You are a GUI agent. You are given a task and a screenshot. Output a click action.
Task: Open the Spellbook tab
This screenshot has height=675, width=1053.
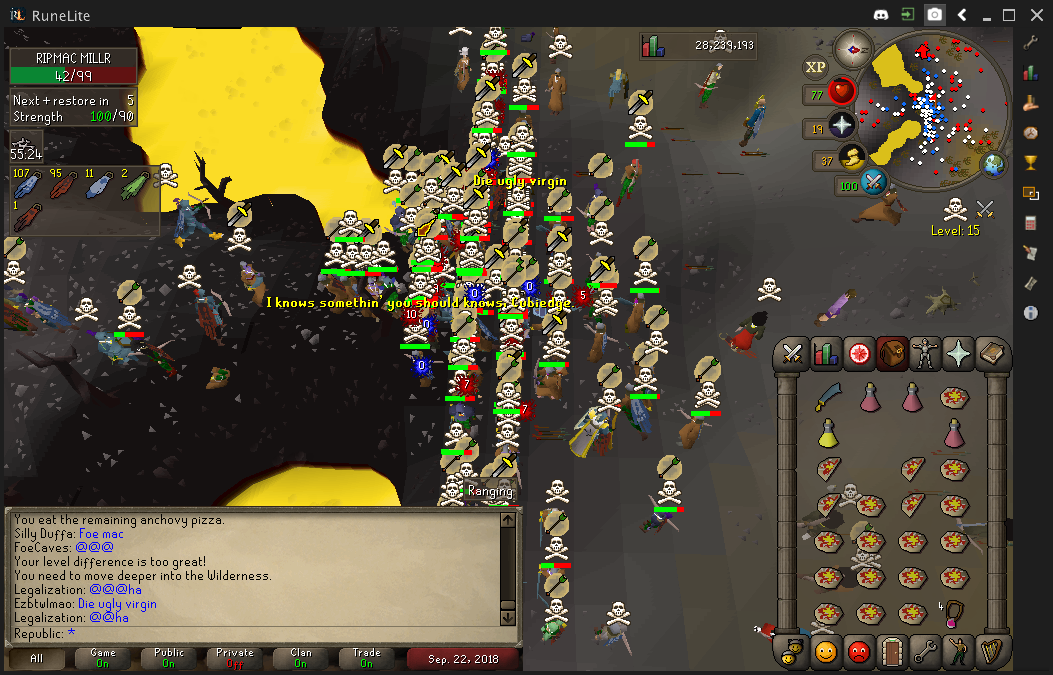tap(991, 354)
